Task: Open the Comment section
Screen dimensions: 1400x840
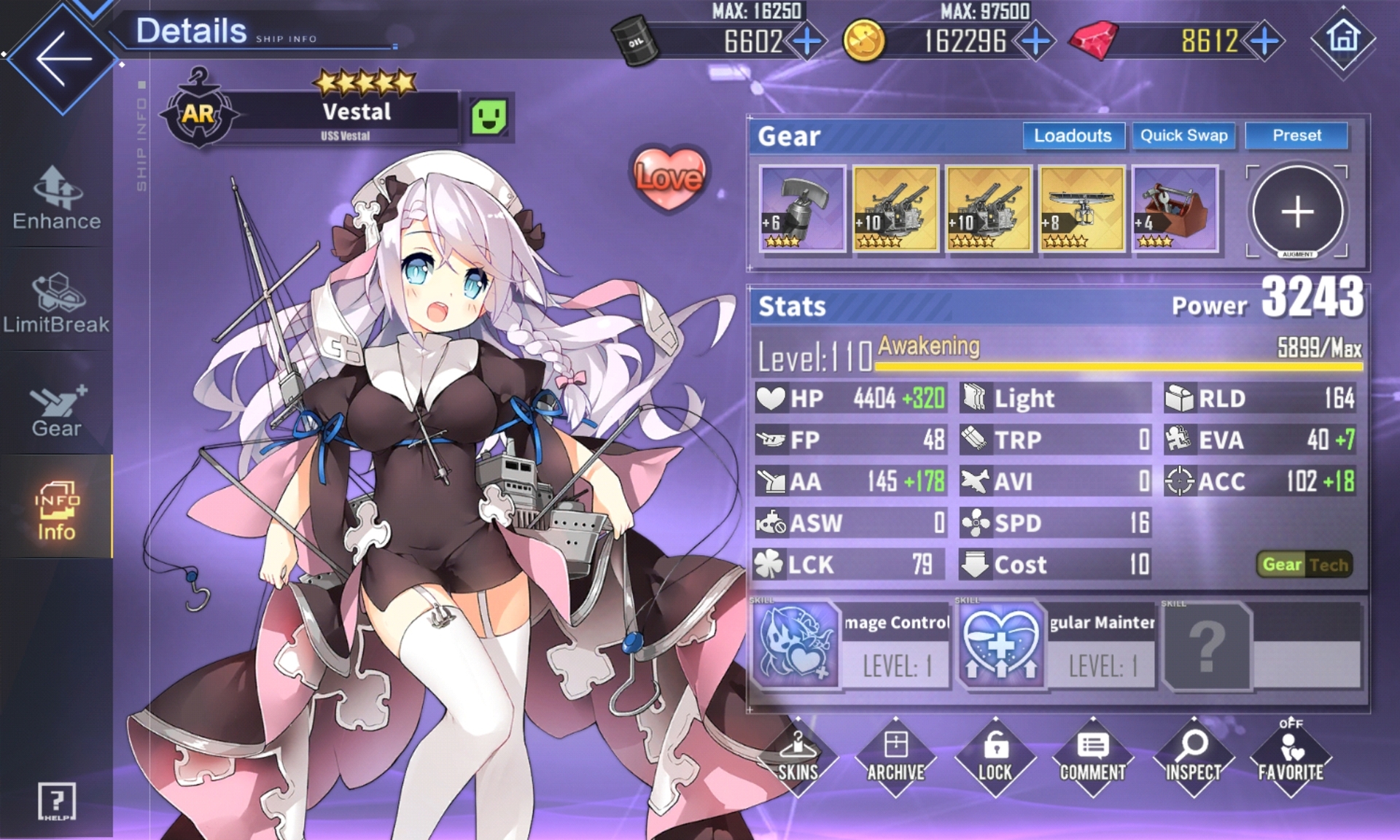Action: [x=1092, y=758]
